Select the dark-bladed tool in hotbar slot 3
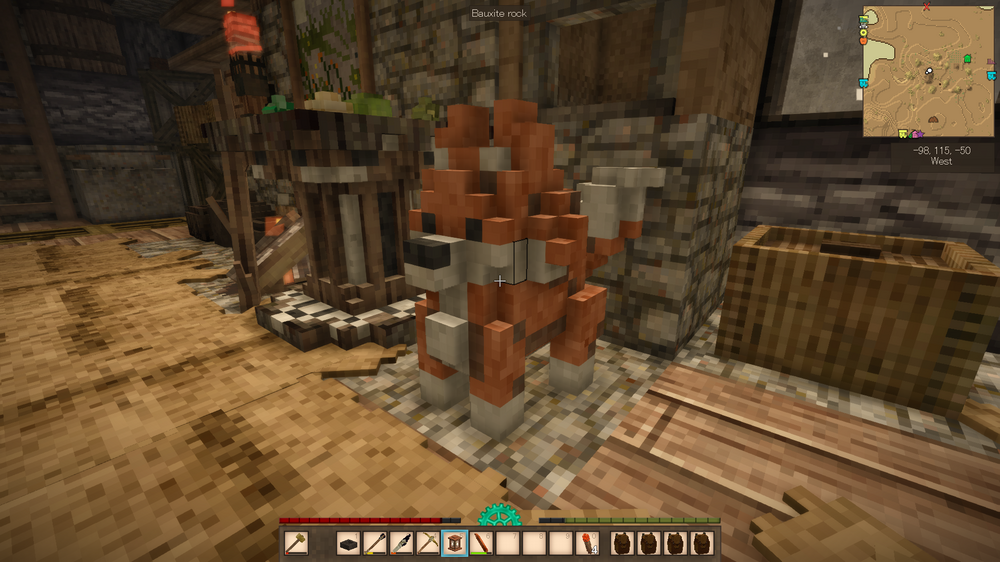The width and height of the screenshot is (1000, 562). tap(402, 543)
